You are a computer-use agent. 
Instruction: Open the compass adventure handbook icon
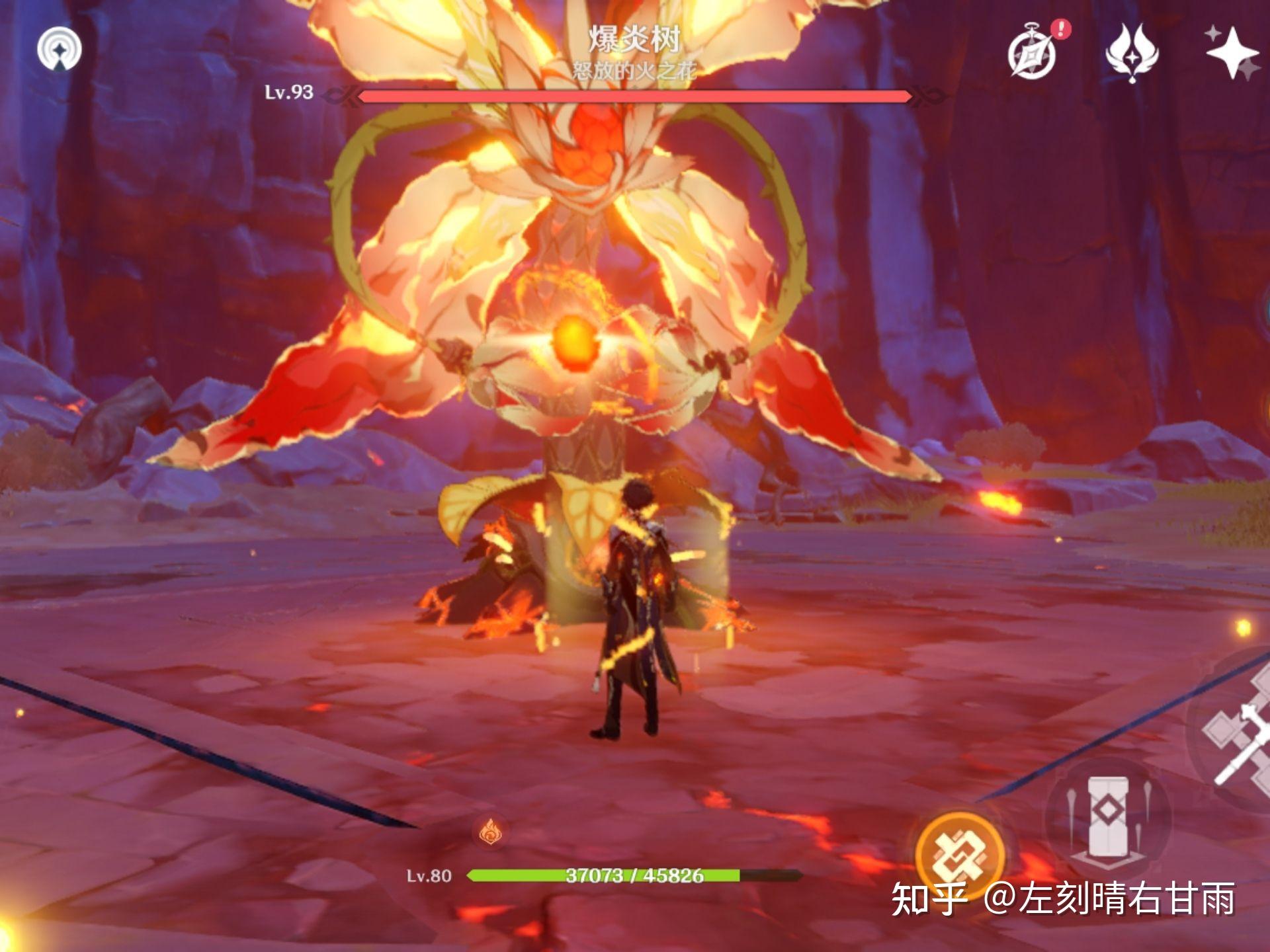(1032, 54)
